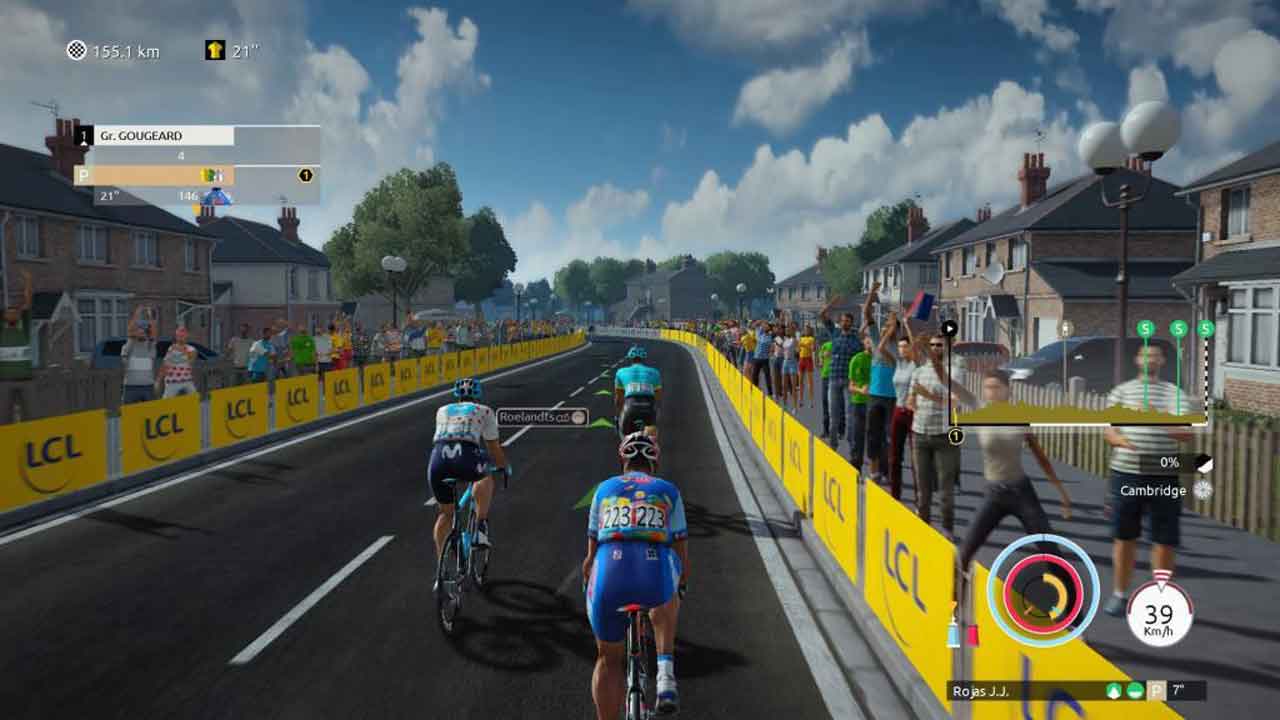Screen dimensions: 1280x720
Task: Select the Roelandts rider name tag
Action: 542,417
